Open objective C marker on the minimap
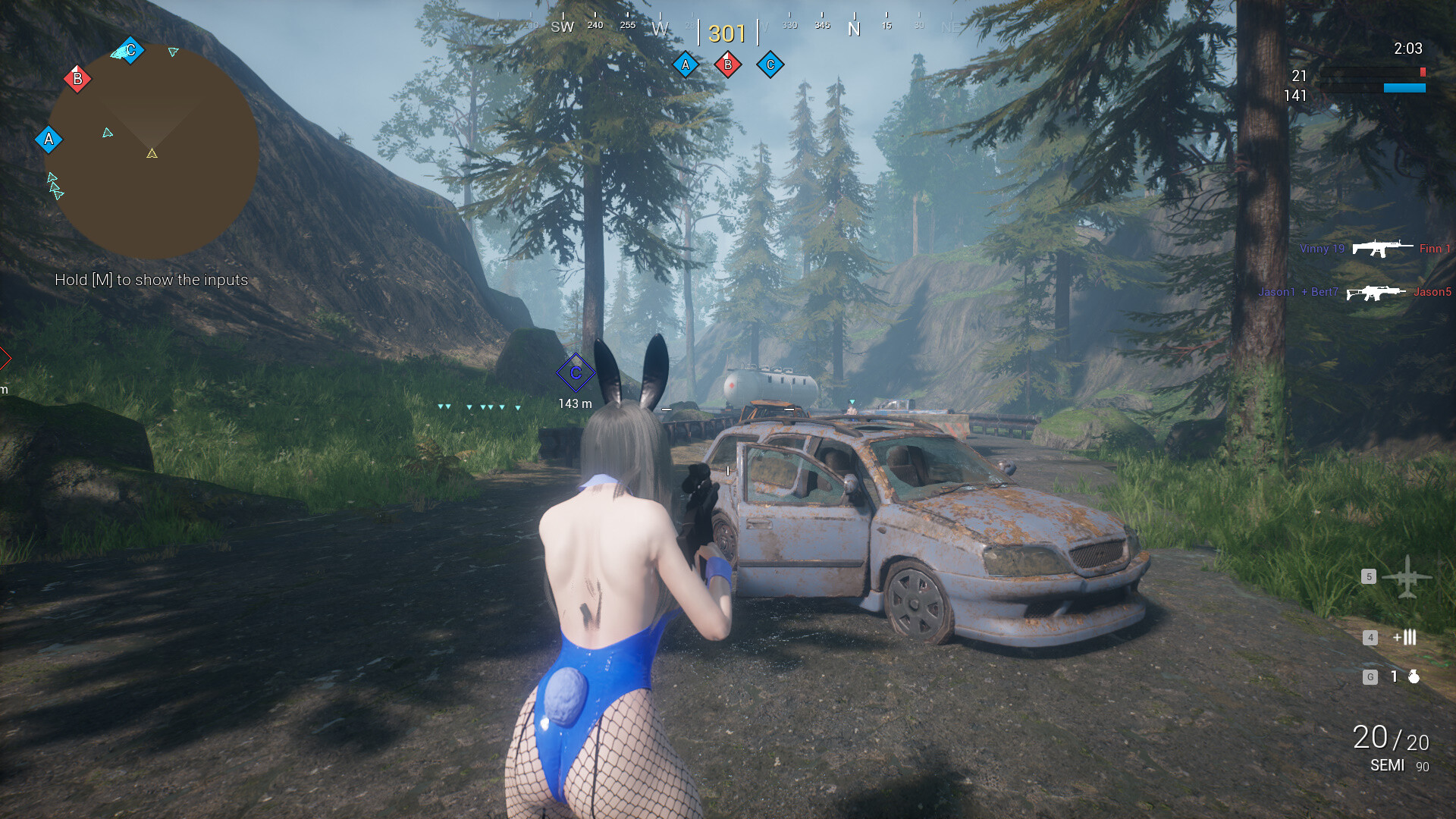 130,49
